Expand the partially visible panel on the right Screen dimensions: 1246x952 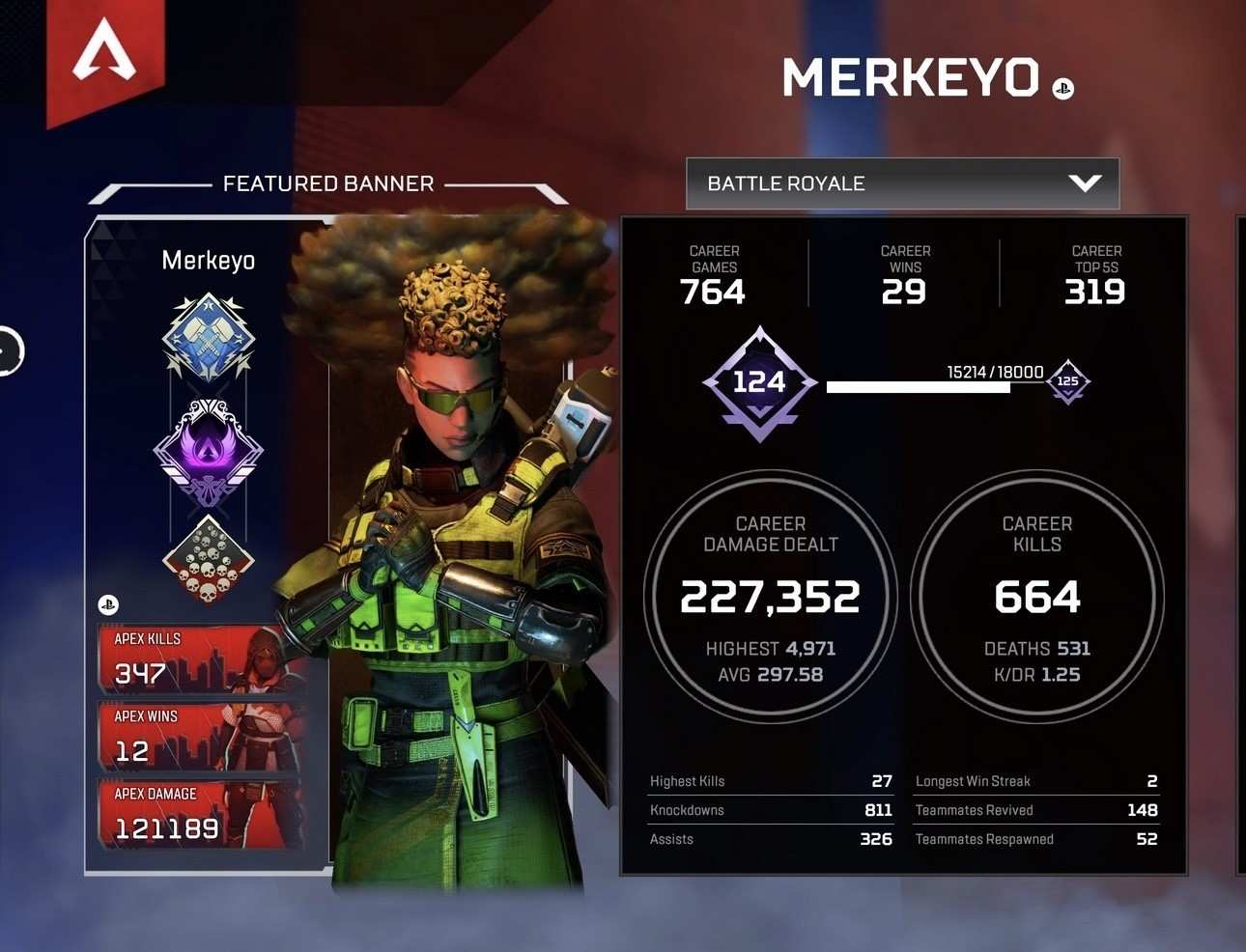[x=1240, y=541]
